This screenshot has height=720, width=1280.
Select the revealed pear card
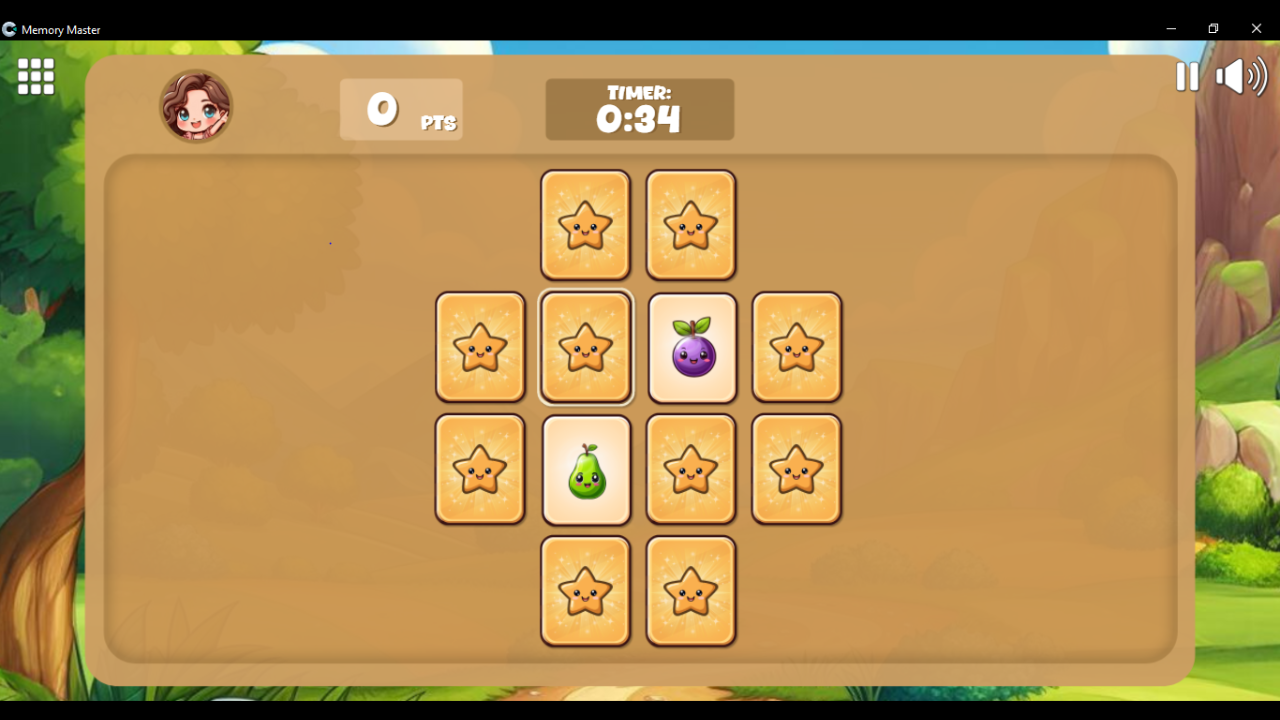586,469
